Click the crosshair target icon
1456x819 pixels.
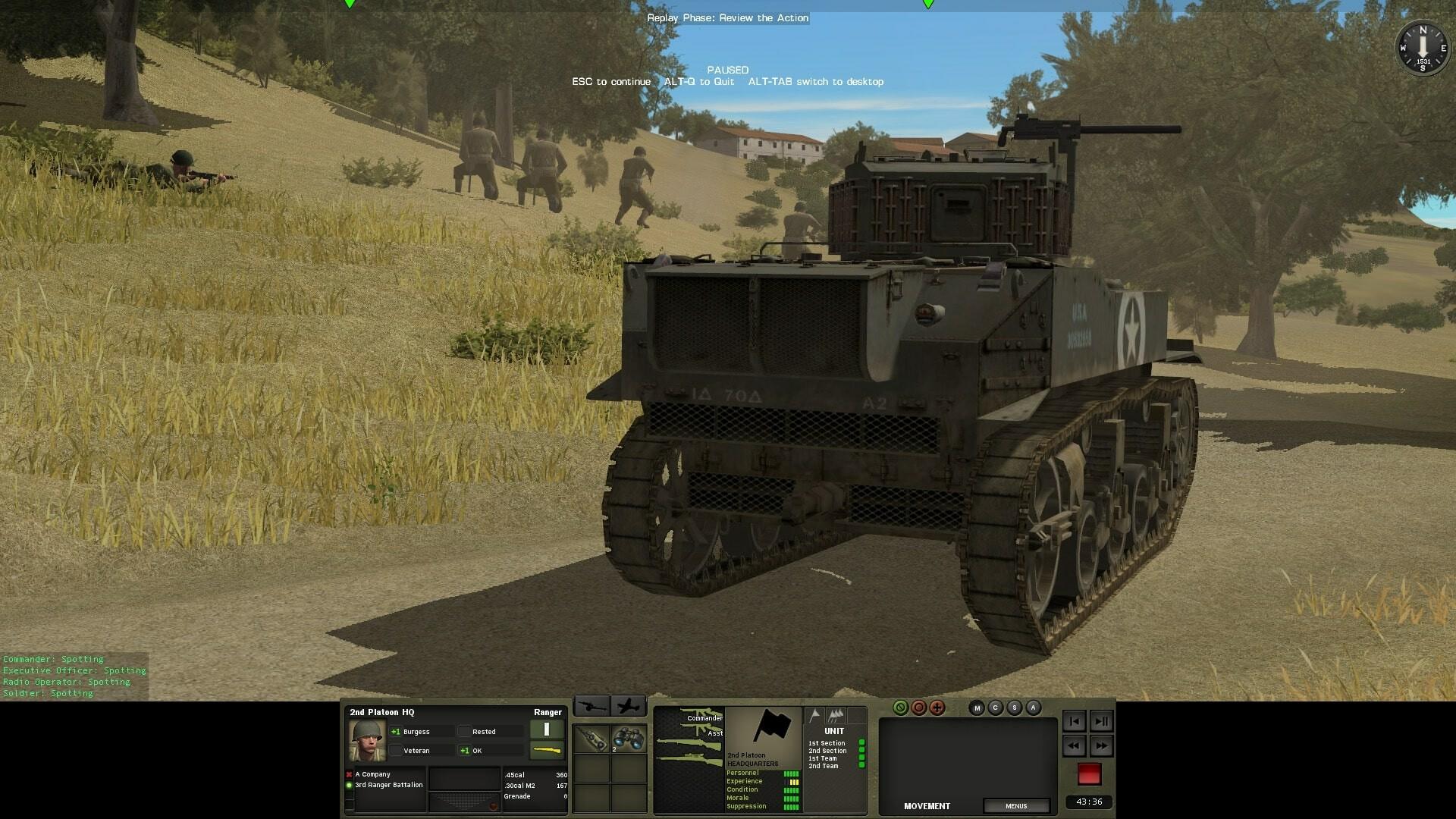[x=937, y=708]
